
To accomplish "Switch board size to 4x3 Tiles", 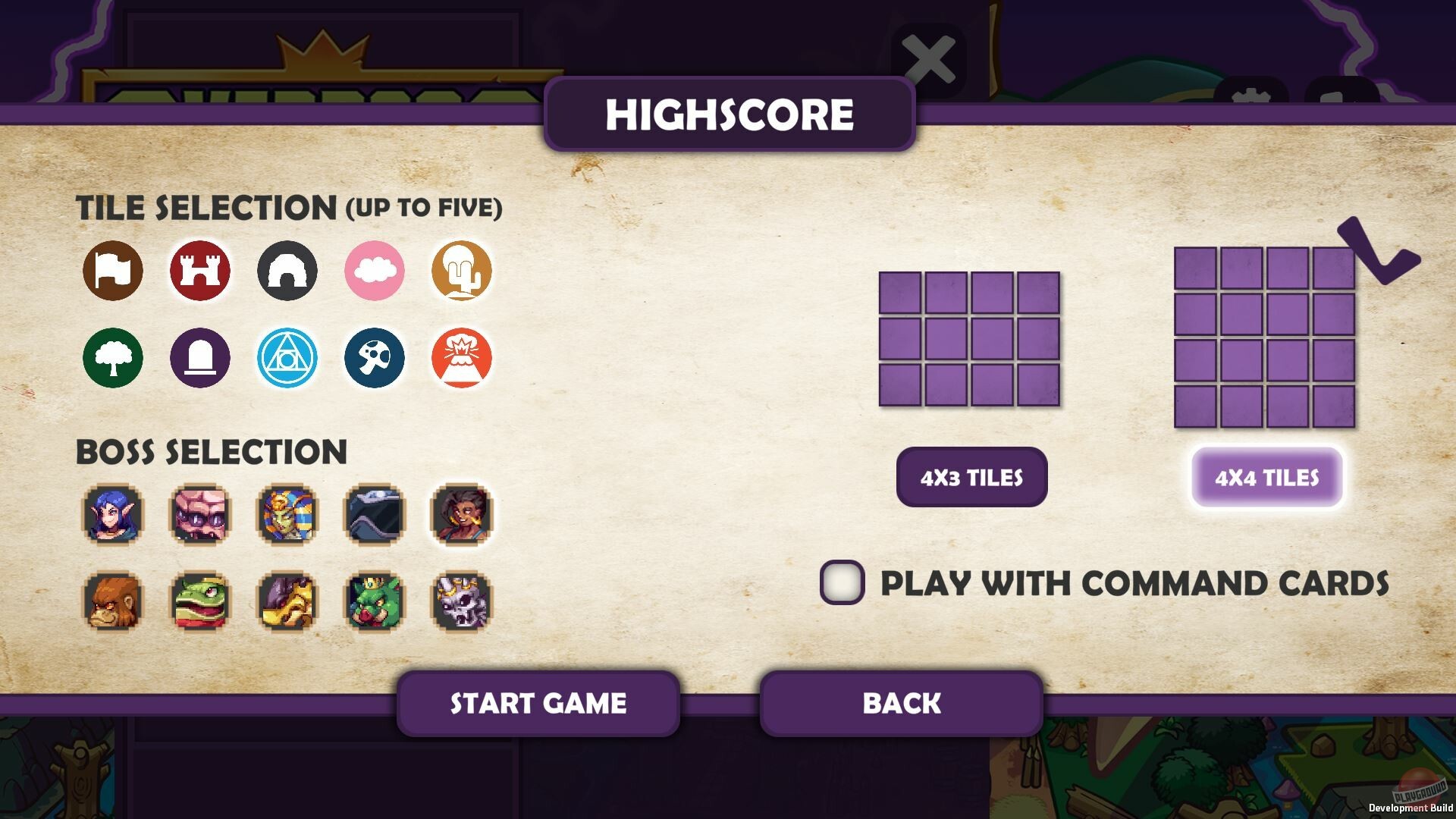I will pos(971,476).
